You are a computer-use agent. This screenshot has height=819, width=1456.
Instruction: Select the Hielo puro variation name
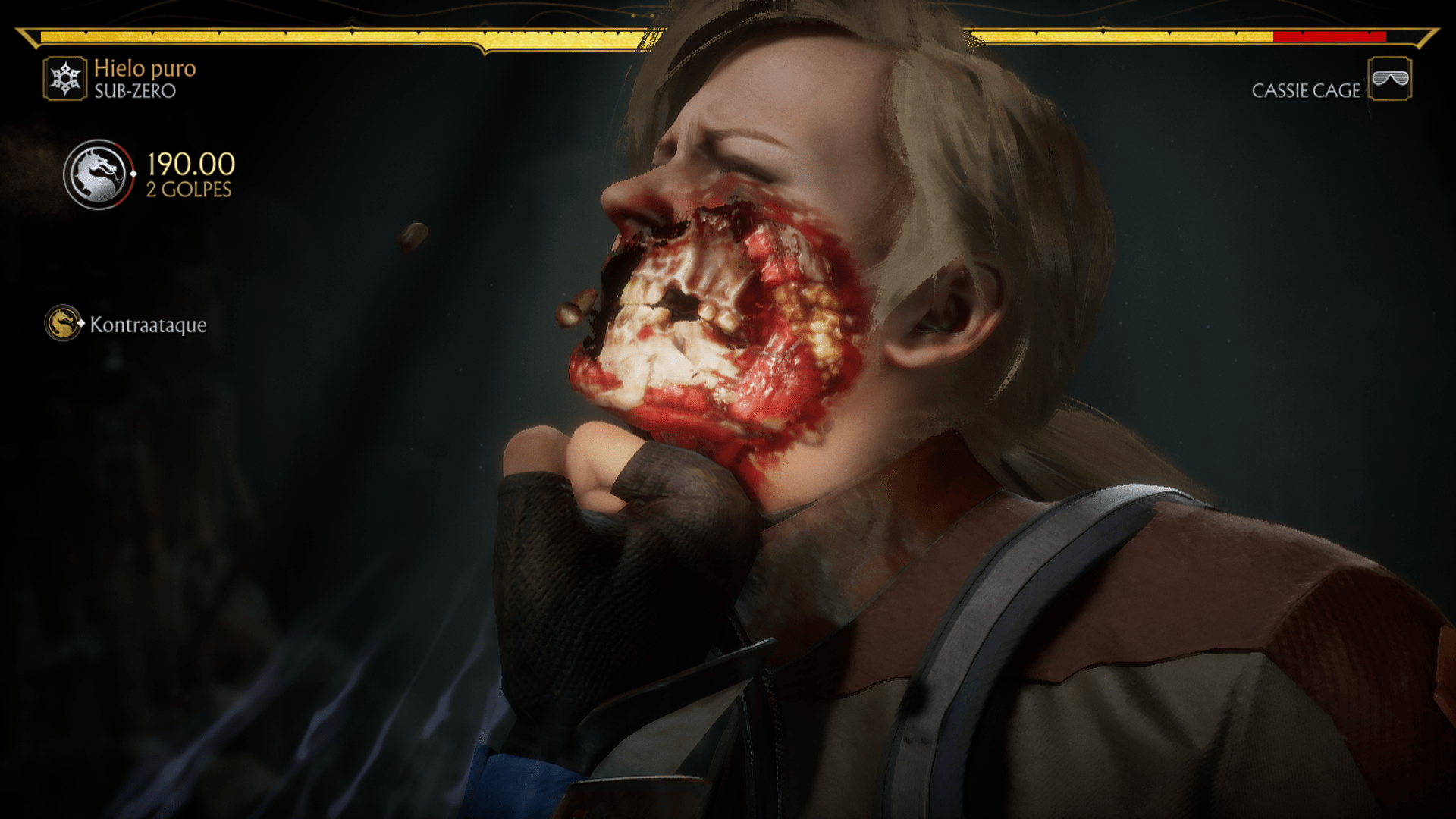click(144, 69)
